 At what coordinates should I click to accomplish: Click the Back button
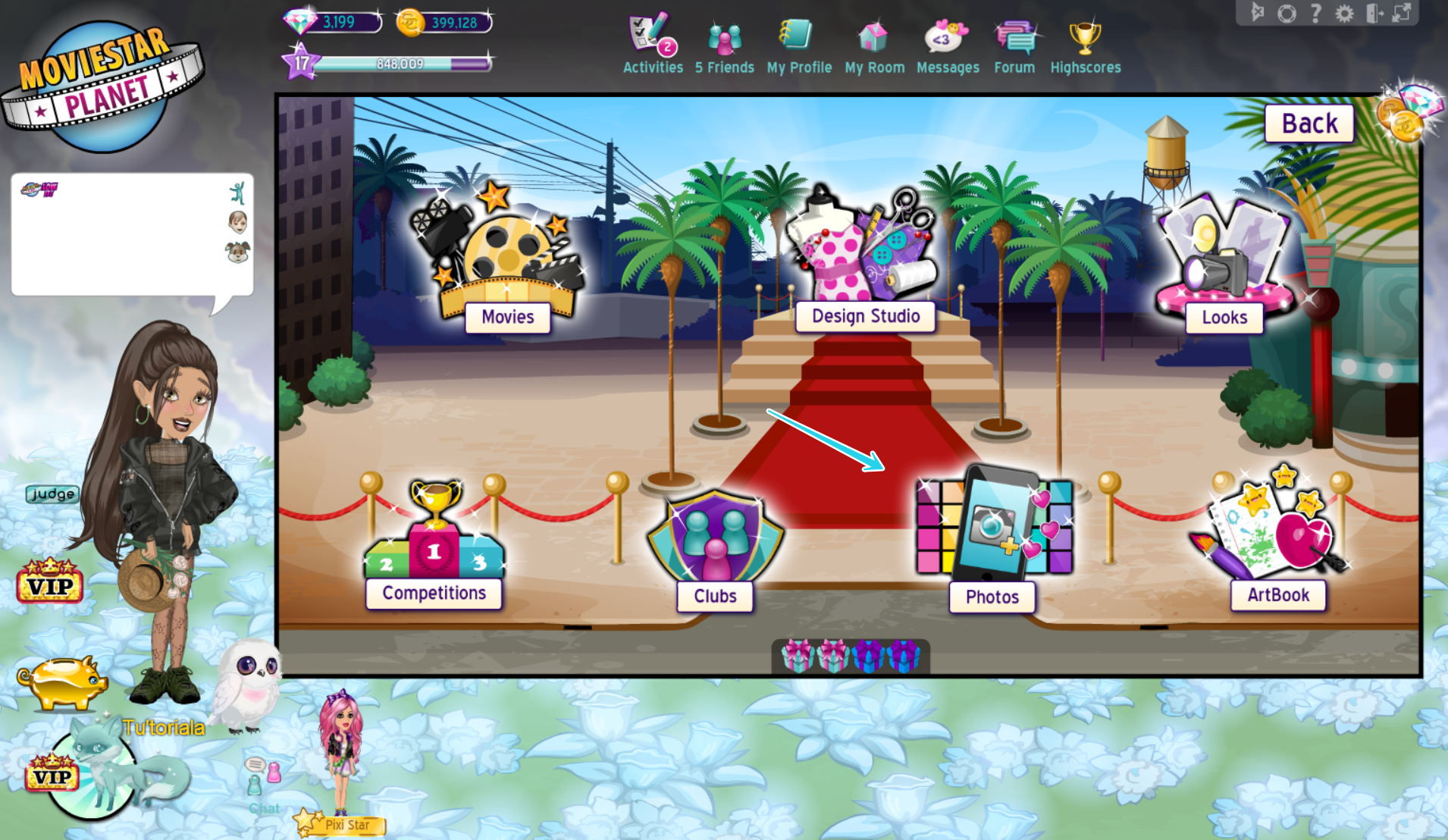coord(1309,122)
